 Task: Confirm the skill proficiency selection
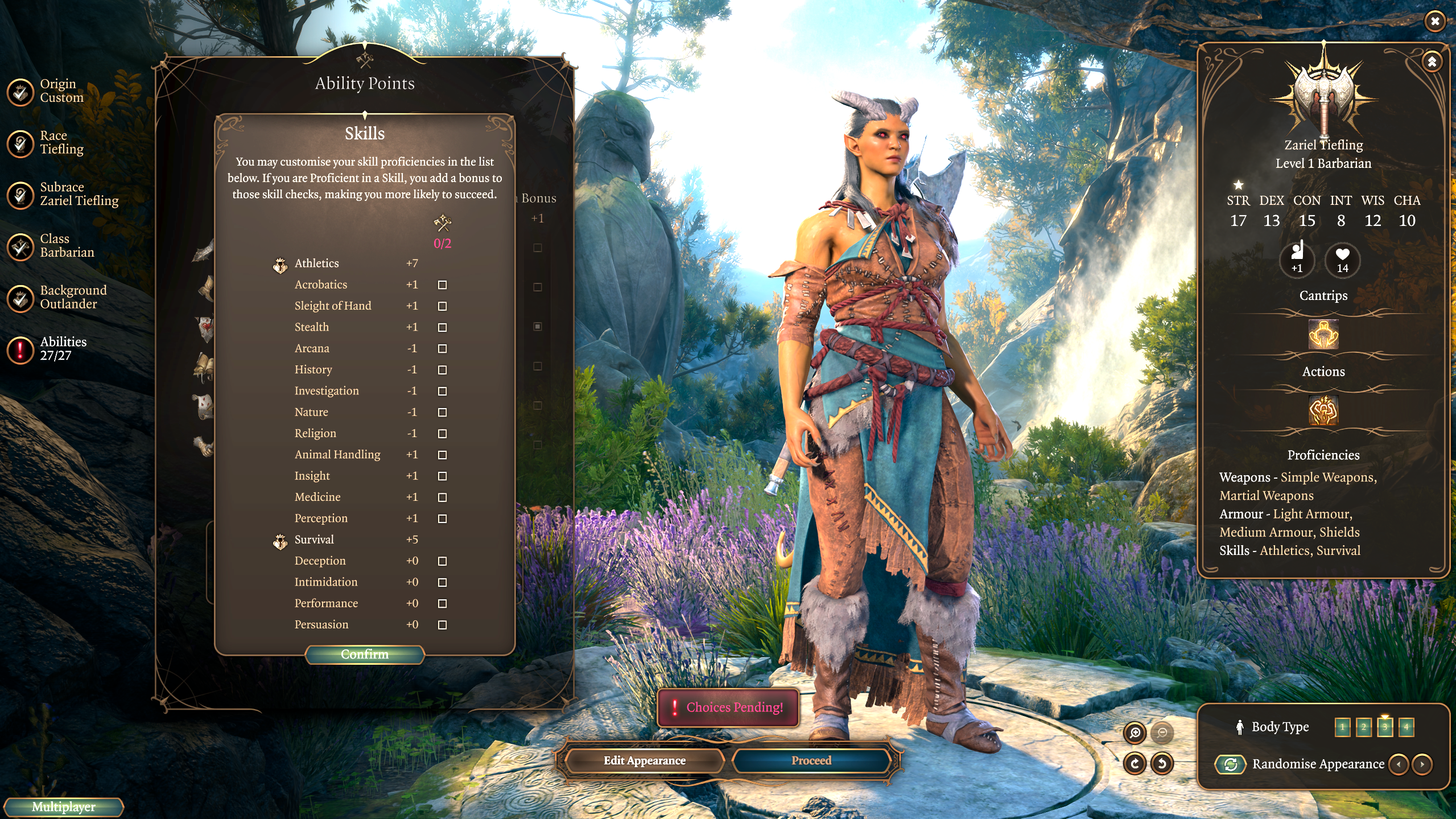pyautogui.click(x=365, y=655)
